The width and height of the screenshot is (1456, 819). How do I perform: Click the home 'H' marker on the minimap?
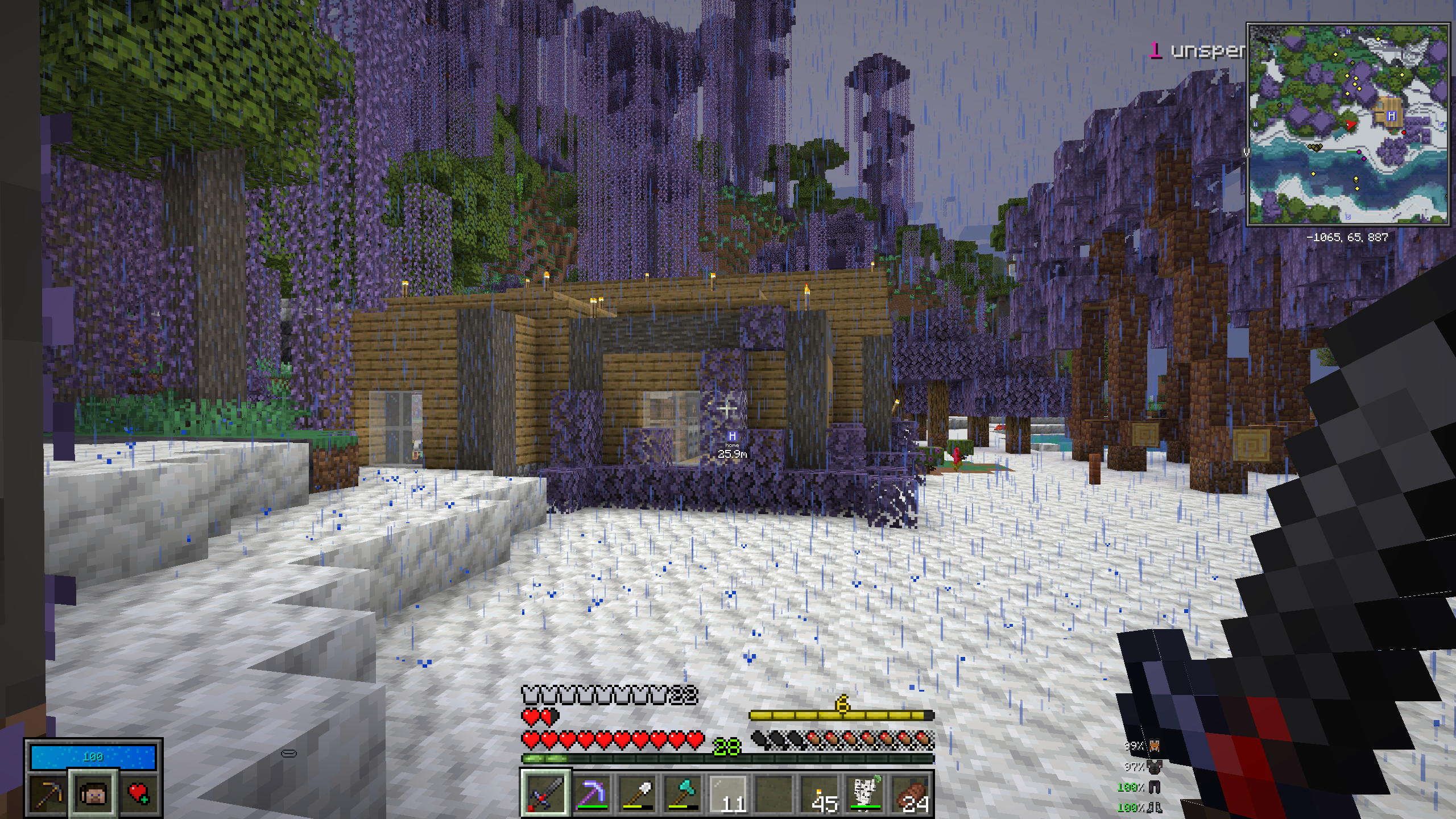click(1391, 116)
